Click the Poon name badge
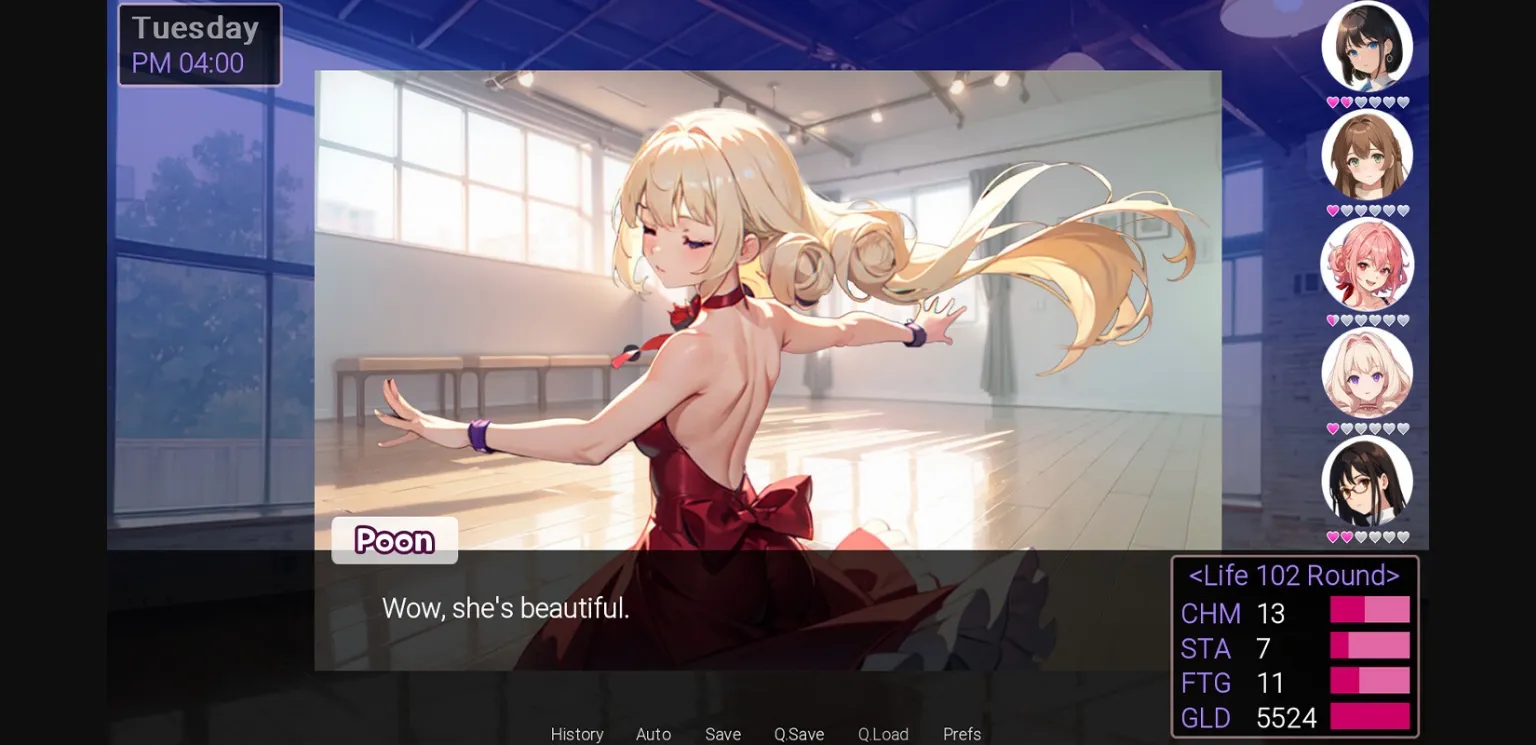Screen dimensions: 1536x745 [x=394, y=541]
